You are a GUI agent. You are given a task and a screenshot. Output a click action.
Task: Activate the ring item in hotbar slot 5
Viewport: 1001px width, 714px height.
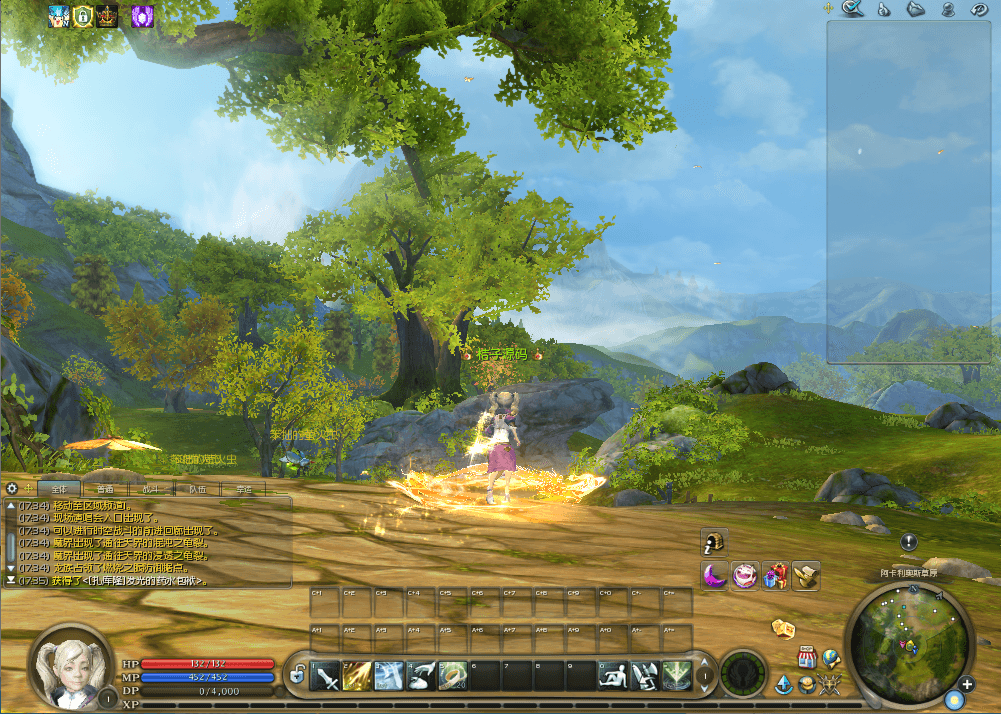point(452,677)
